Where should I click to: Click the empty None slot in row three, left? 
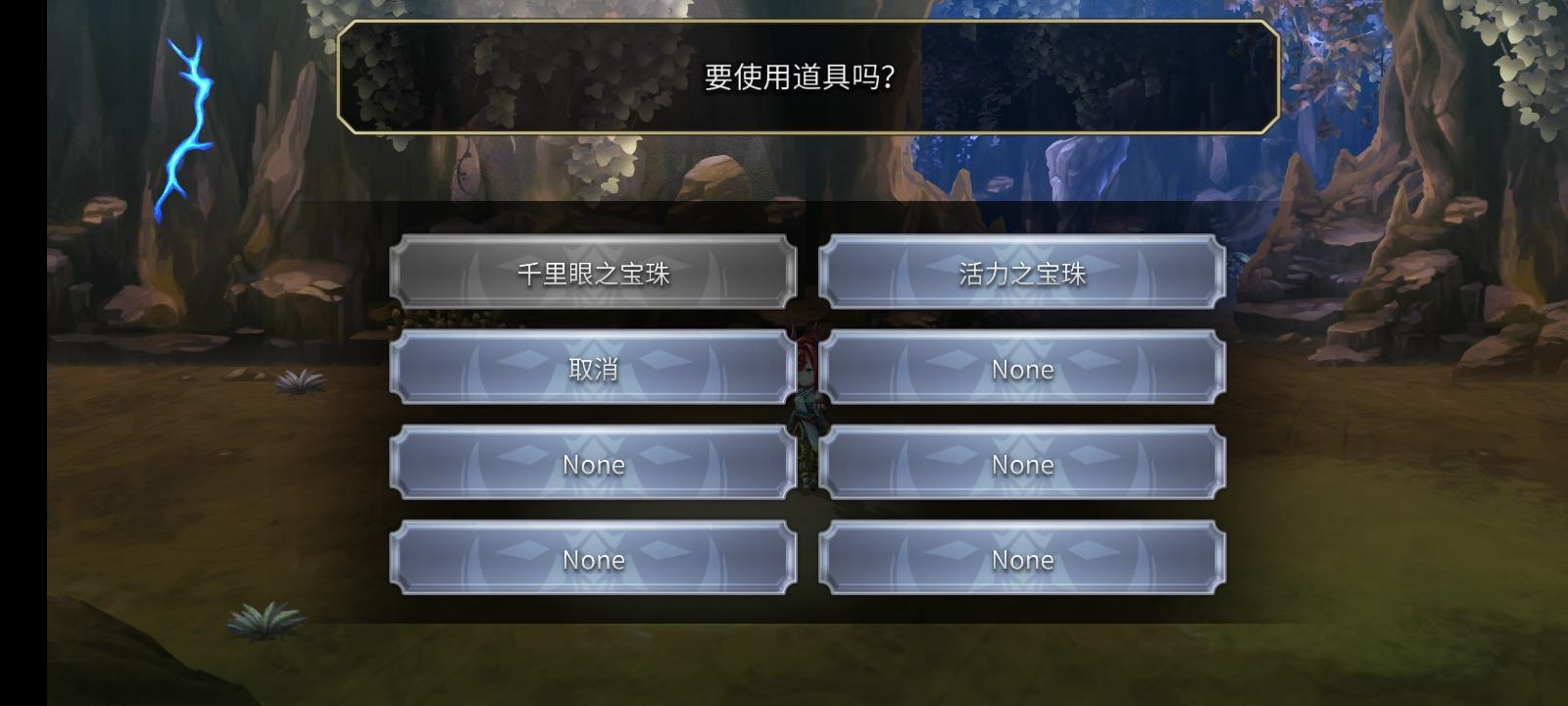[x=593, y=465]
